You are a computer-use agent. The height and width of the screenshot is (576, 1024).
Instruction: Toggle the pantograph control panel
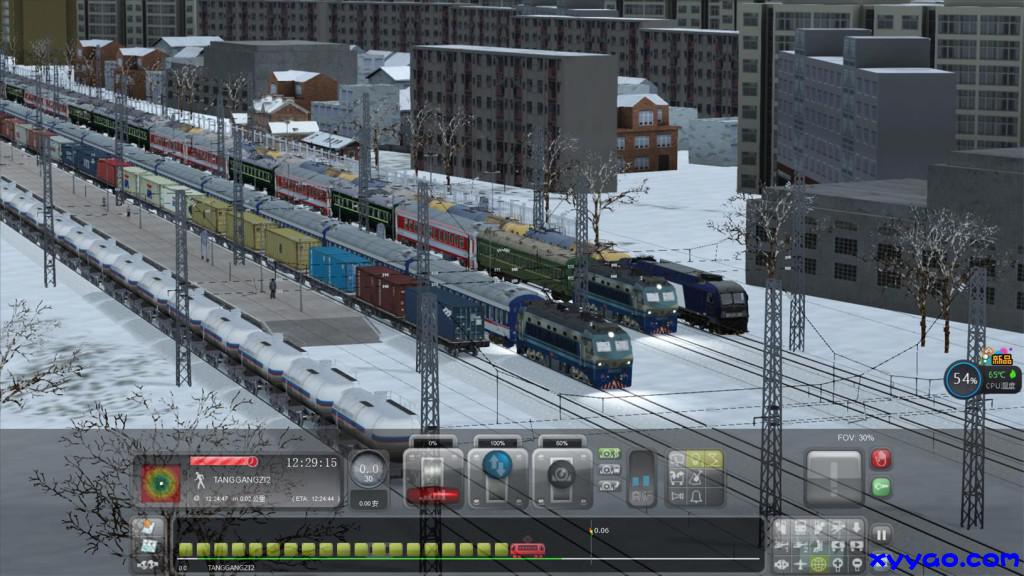click(x=641, y=479)
